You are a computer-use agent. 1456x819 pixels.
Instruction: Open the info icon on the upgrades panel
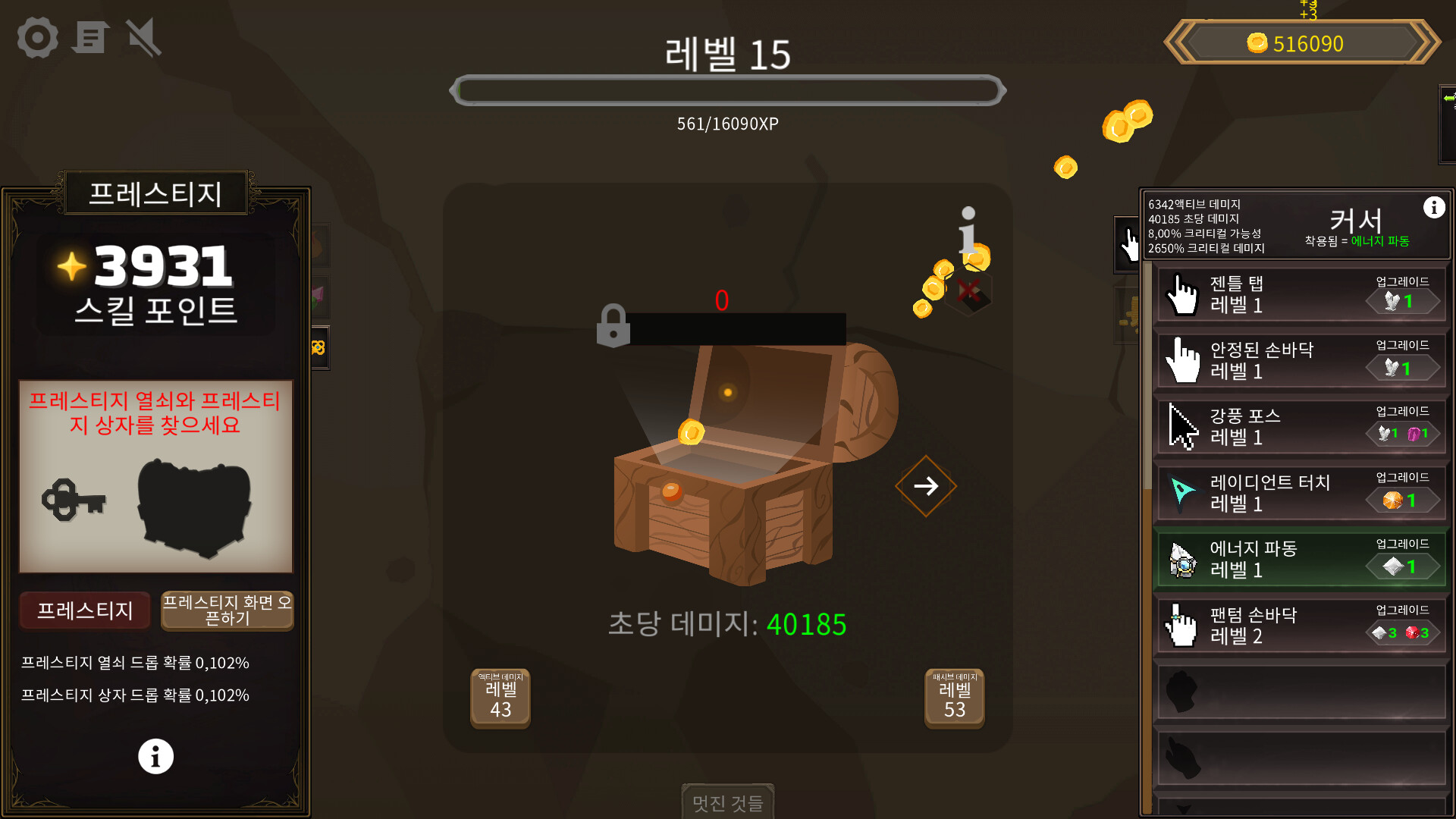click(1435, 207)
